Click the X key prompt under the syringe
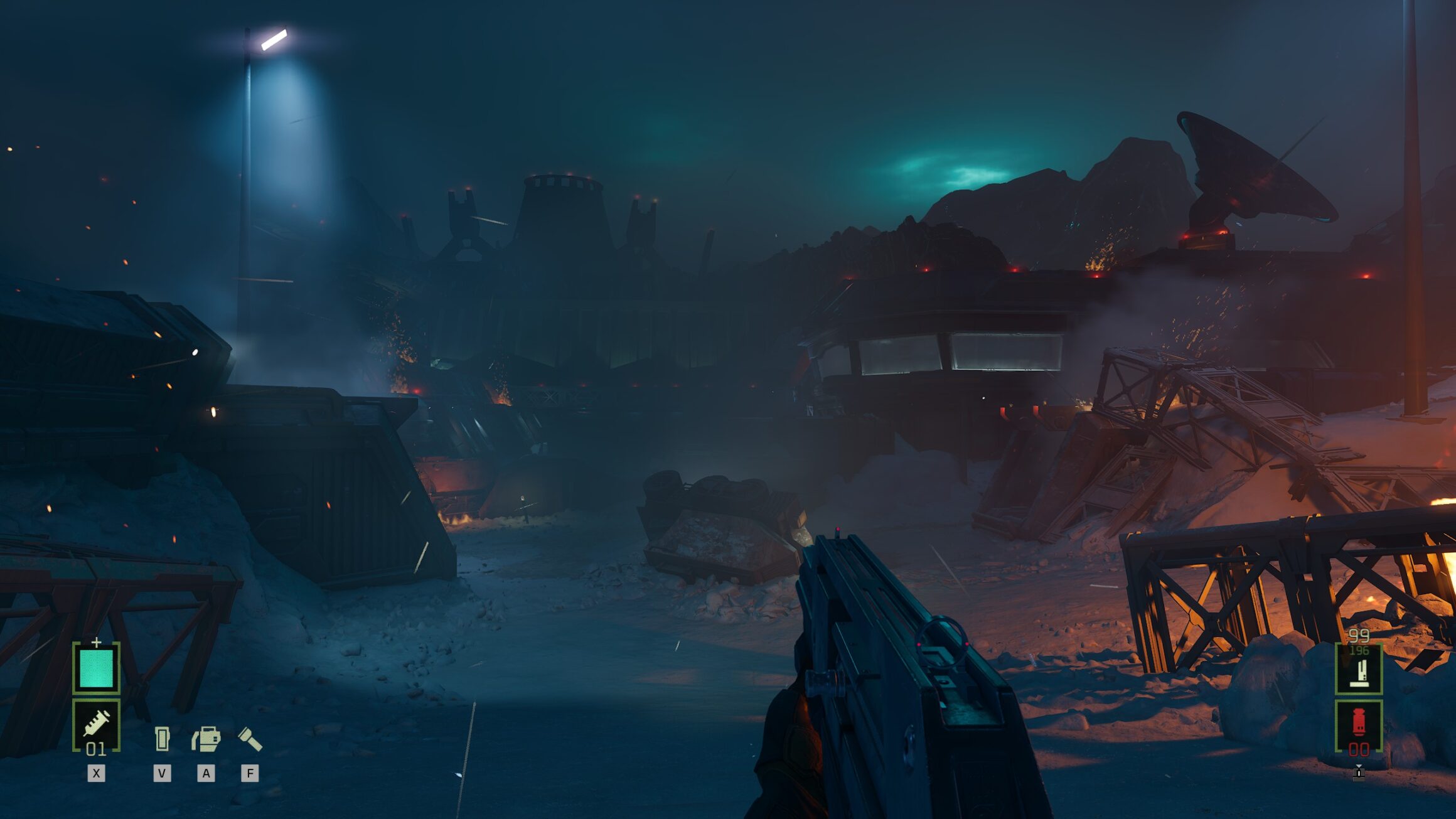Viewport: 1456px width, 819px height. pyautogui.click(x=96, y=773)
